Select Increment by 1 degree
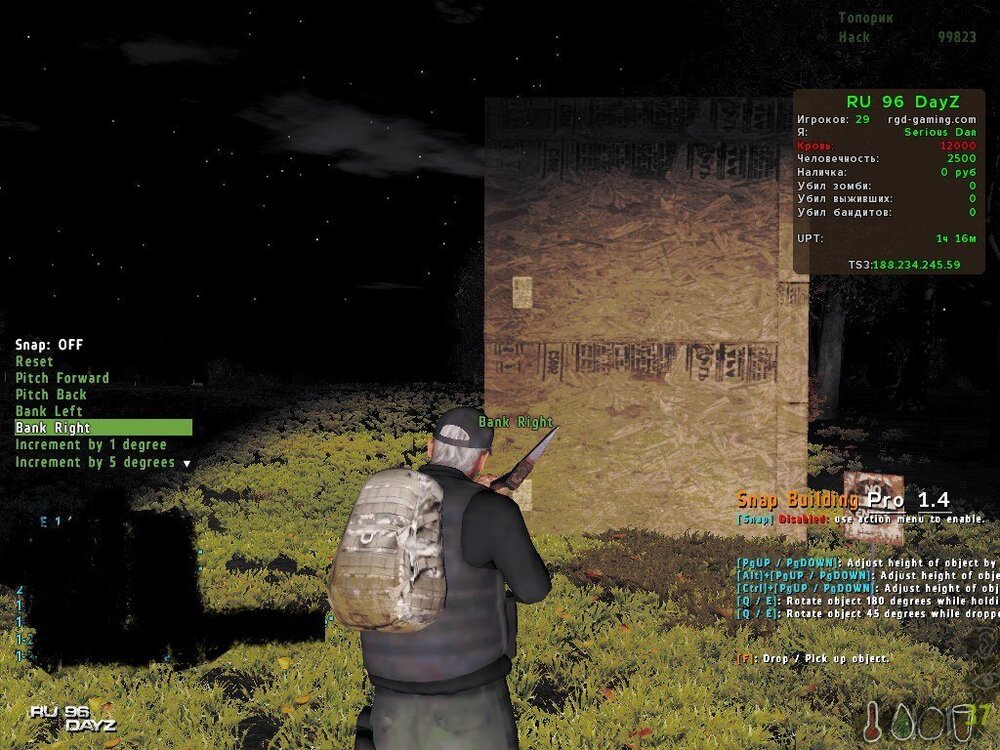Viewport: 1000px width, 750px height. (90, 445)
